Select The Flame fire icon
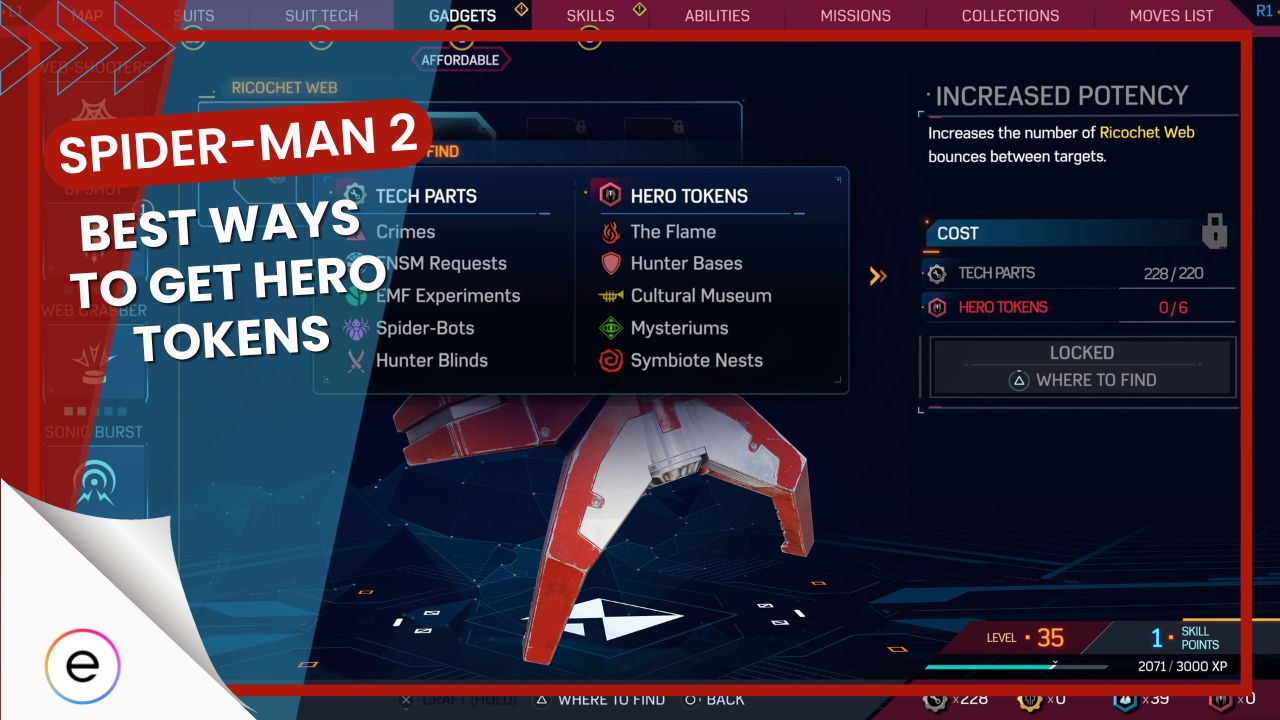Screen dimensions: 1280x720 click(609, 231)
